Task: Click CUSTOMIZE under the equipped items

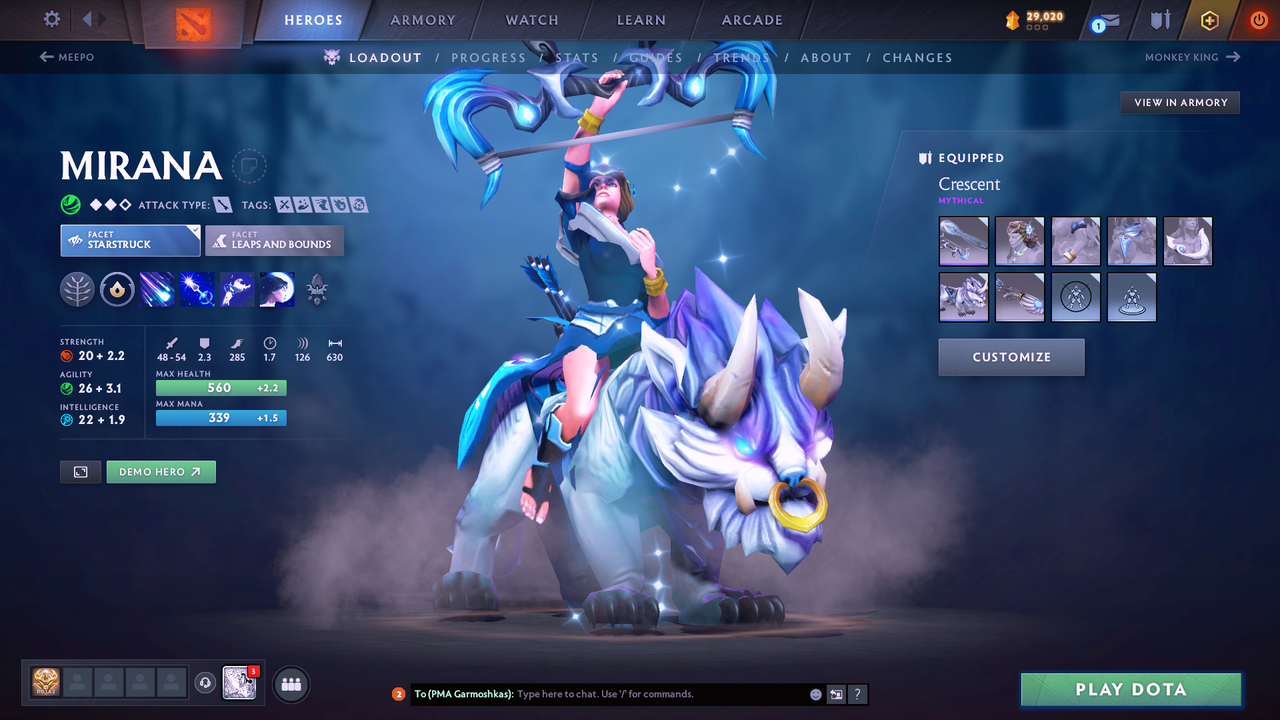Action: 1011,357
